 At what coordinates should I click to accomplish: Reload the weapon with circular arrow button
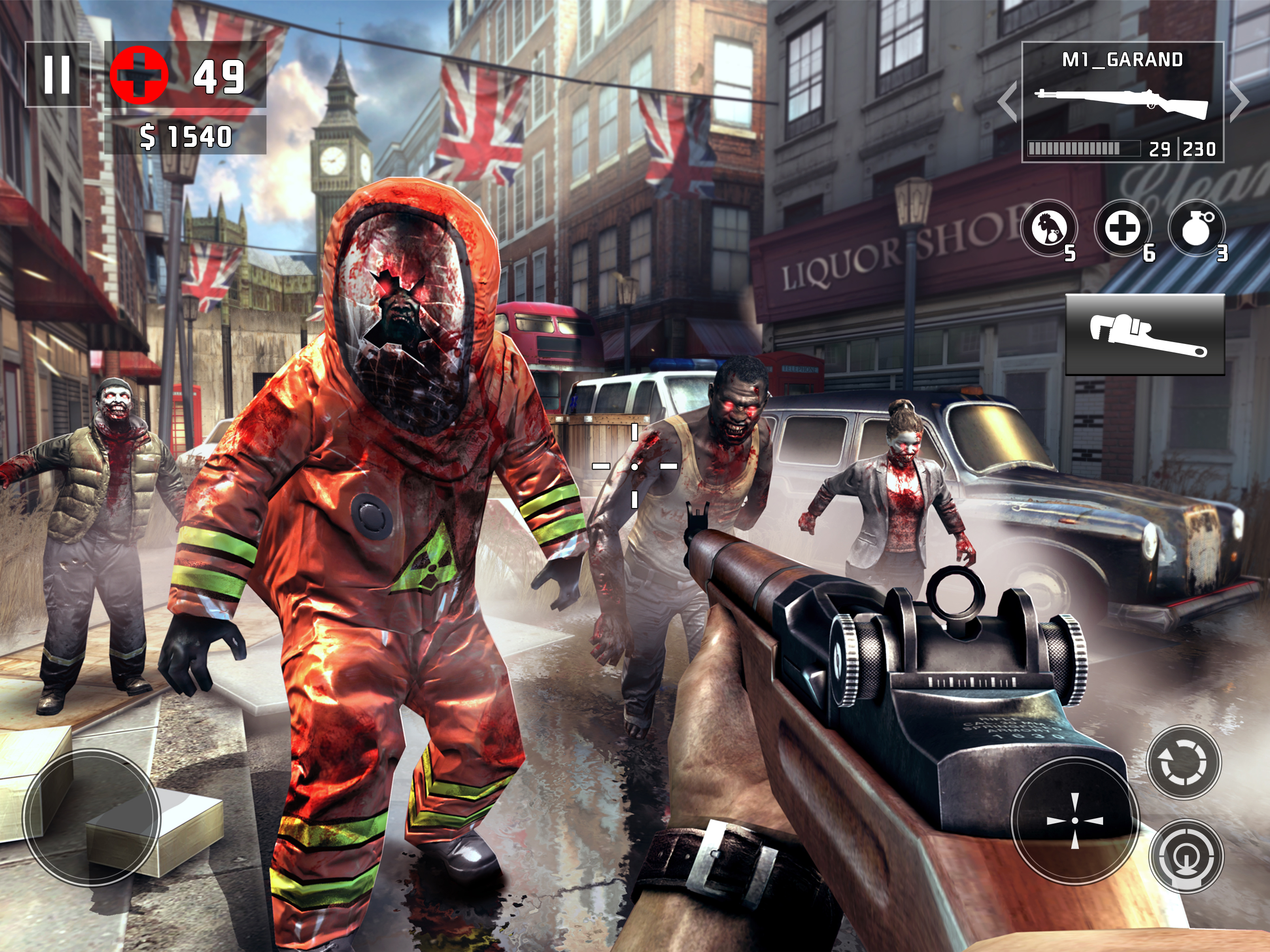1184,761
